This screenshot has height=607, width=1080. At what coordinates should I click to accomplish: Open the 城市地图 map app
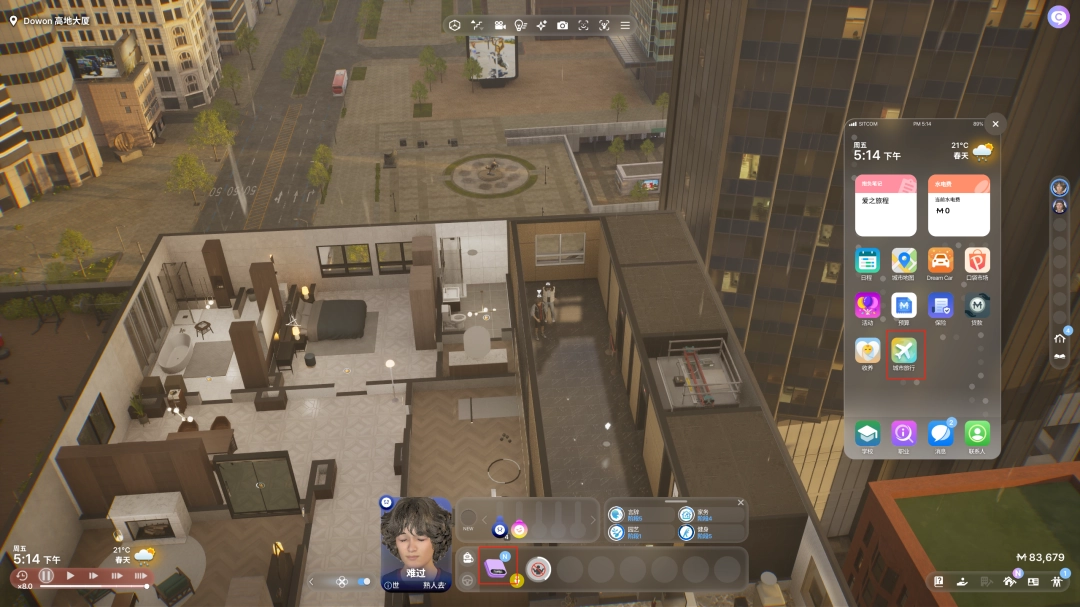(904, 262)
